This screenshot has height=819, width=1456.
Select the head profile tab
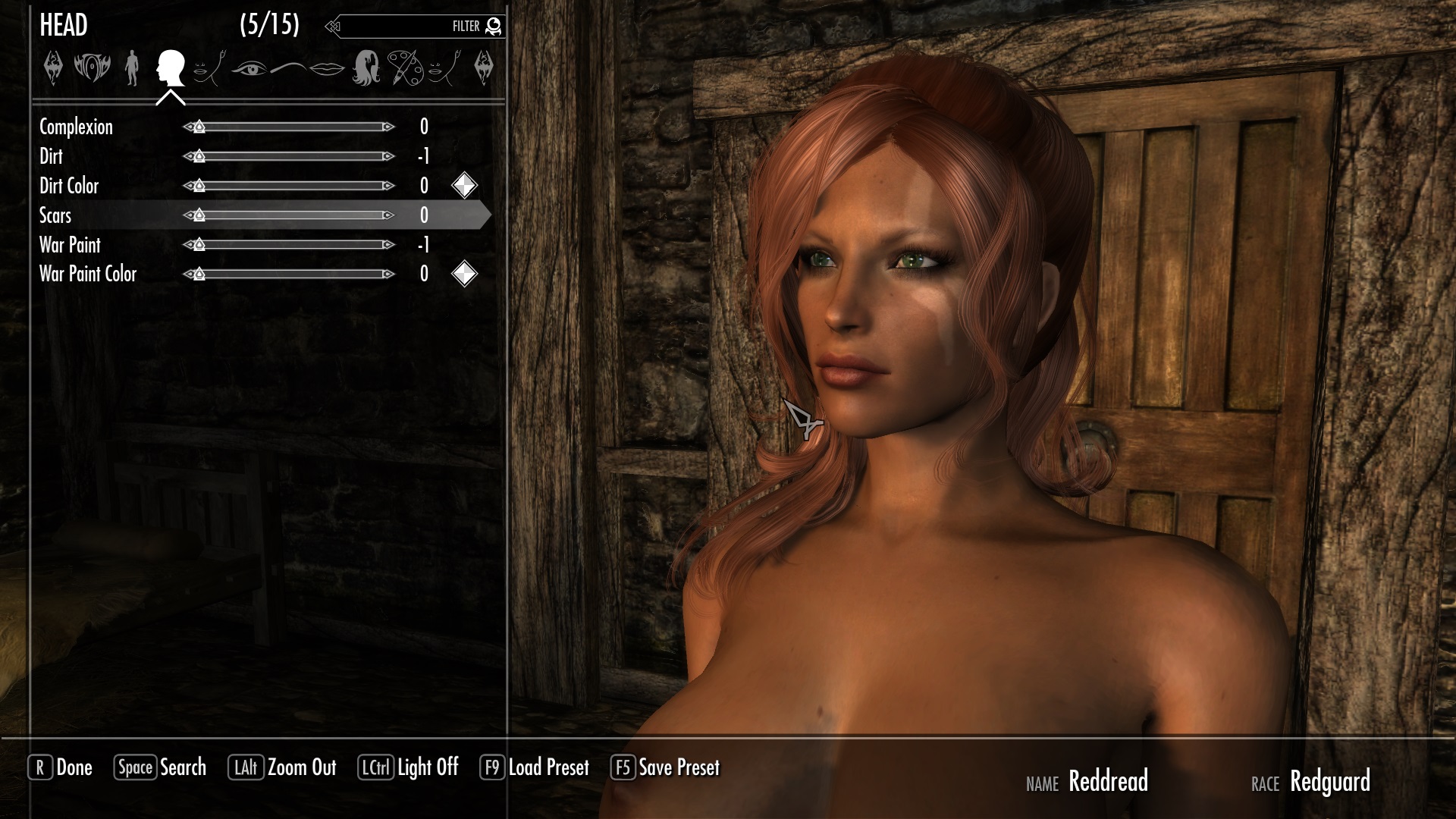click(x=171, y=68)
